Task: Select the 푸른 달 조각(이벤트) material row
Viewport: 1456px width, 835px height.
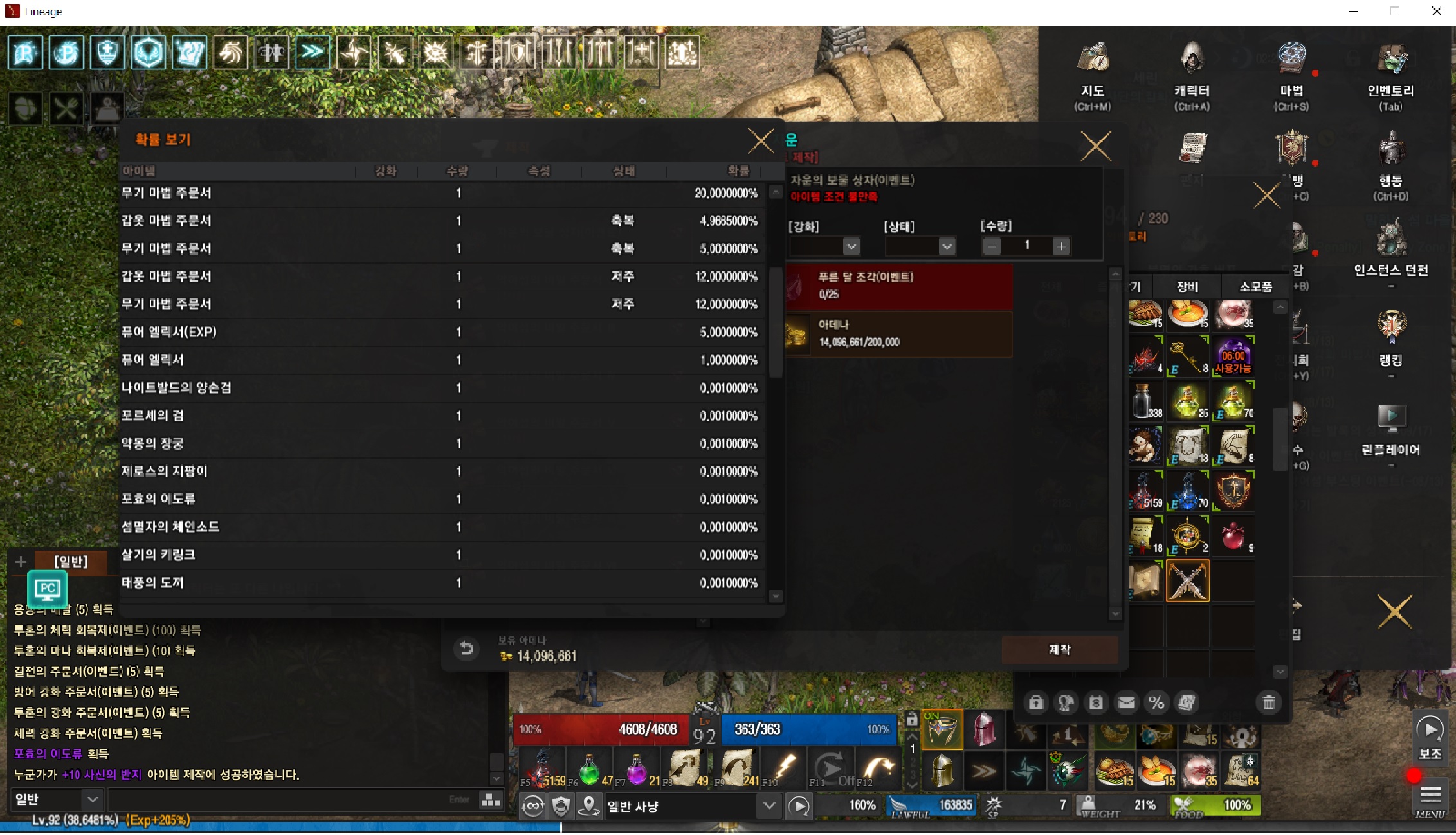Action: point(899,286)
